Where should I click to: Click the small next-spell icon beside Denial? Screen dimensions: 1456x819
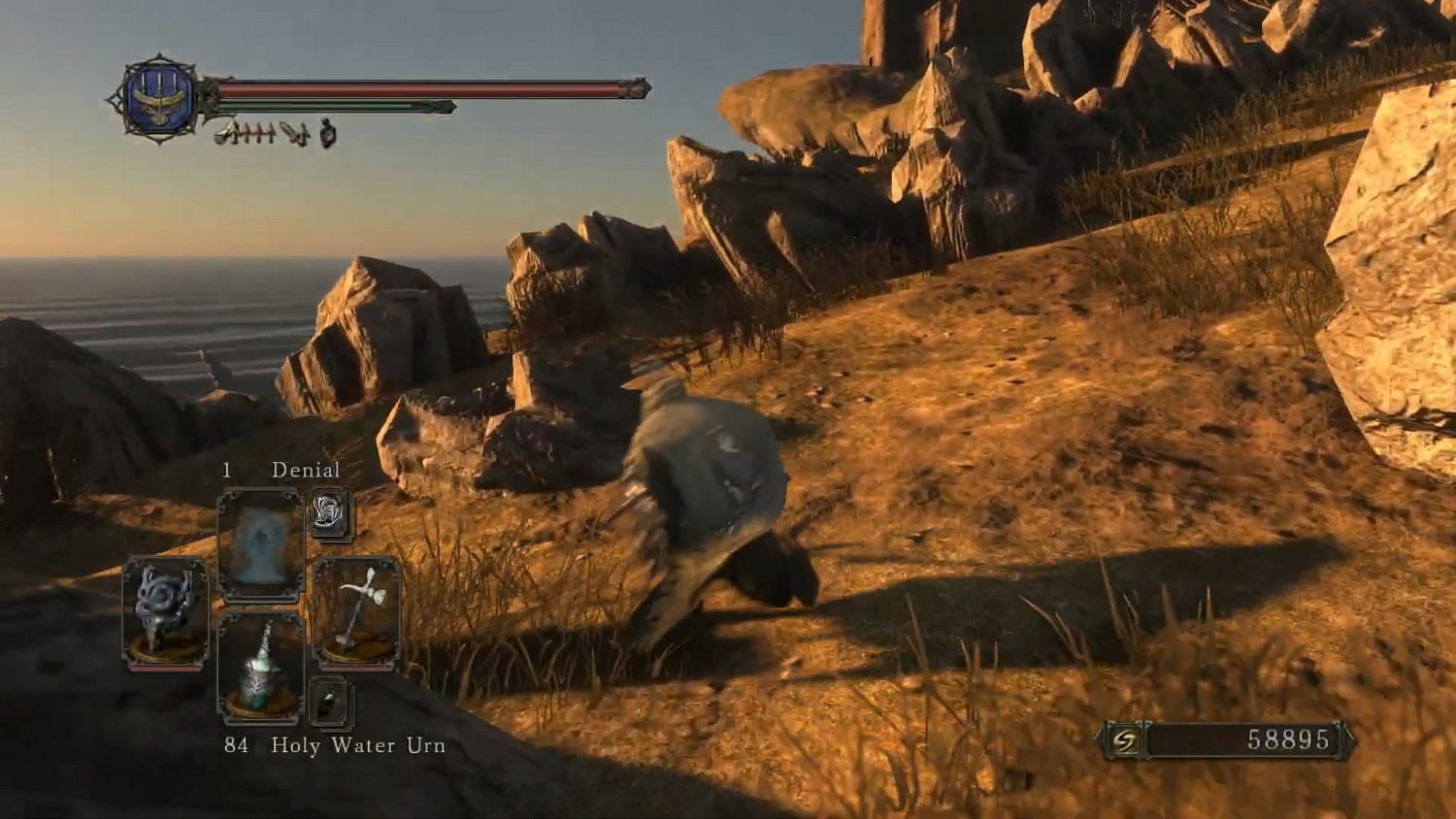[x=330, y=514]
